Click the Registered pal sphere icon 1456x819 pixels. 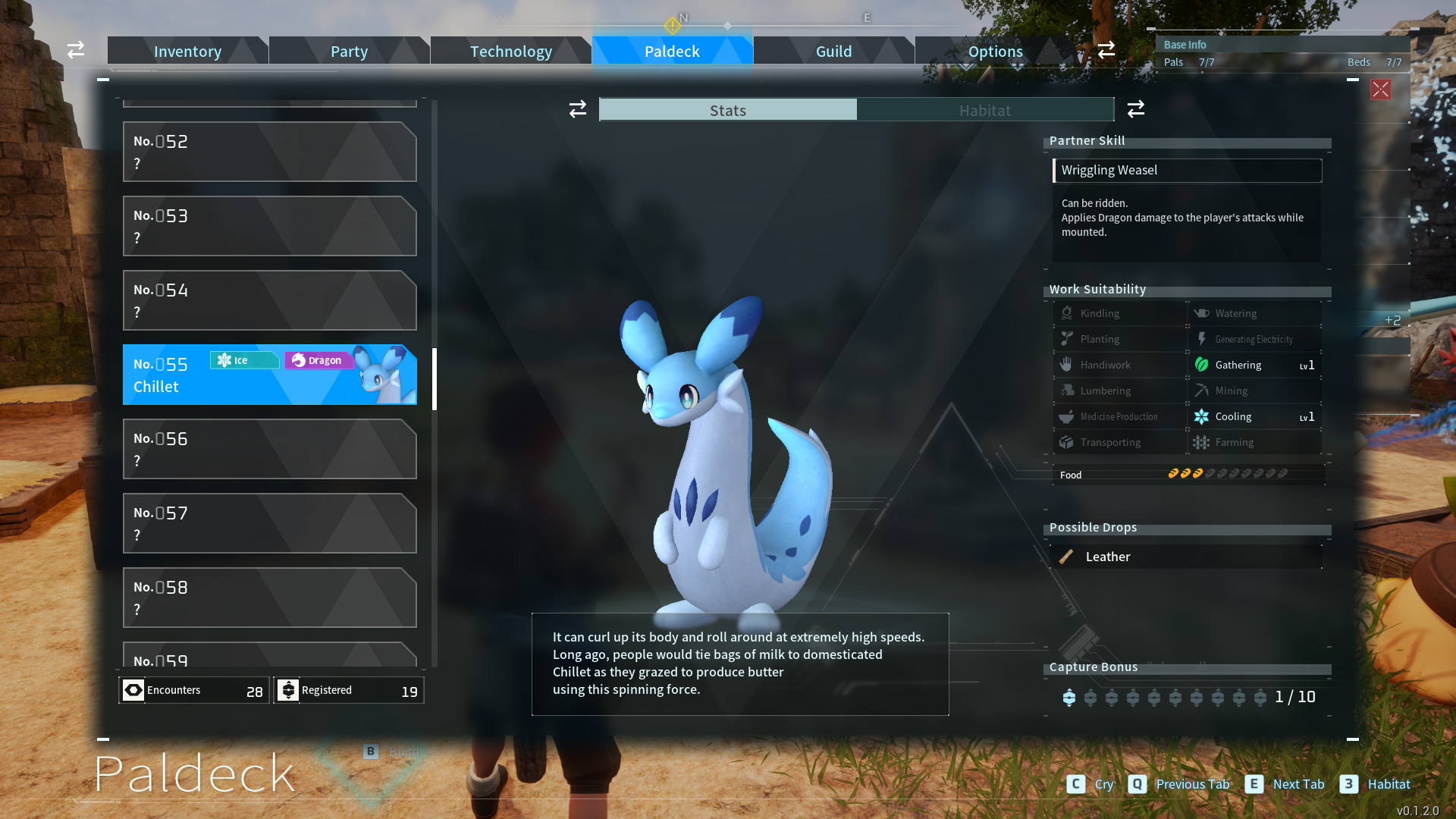tap(288, 690)
